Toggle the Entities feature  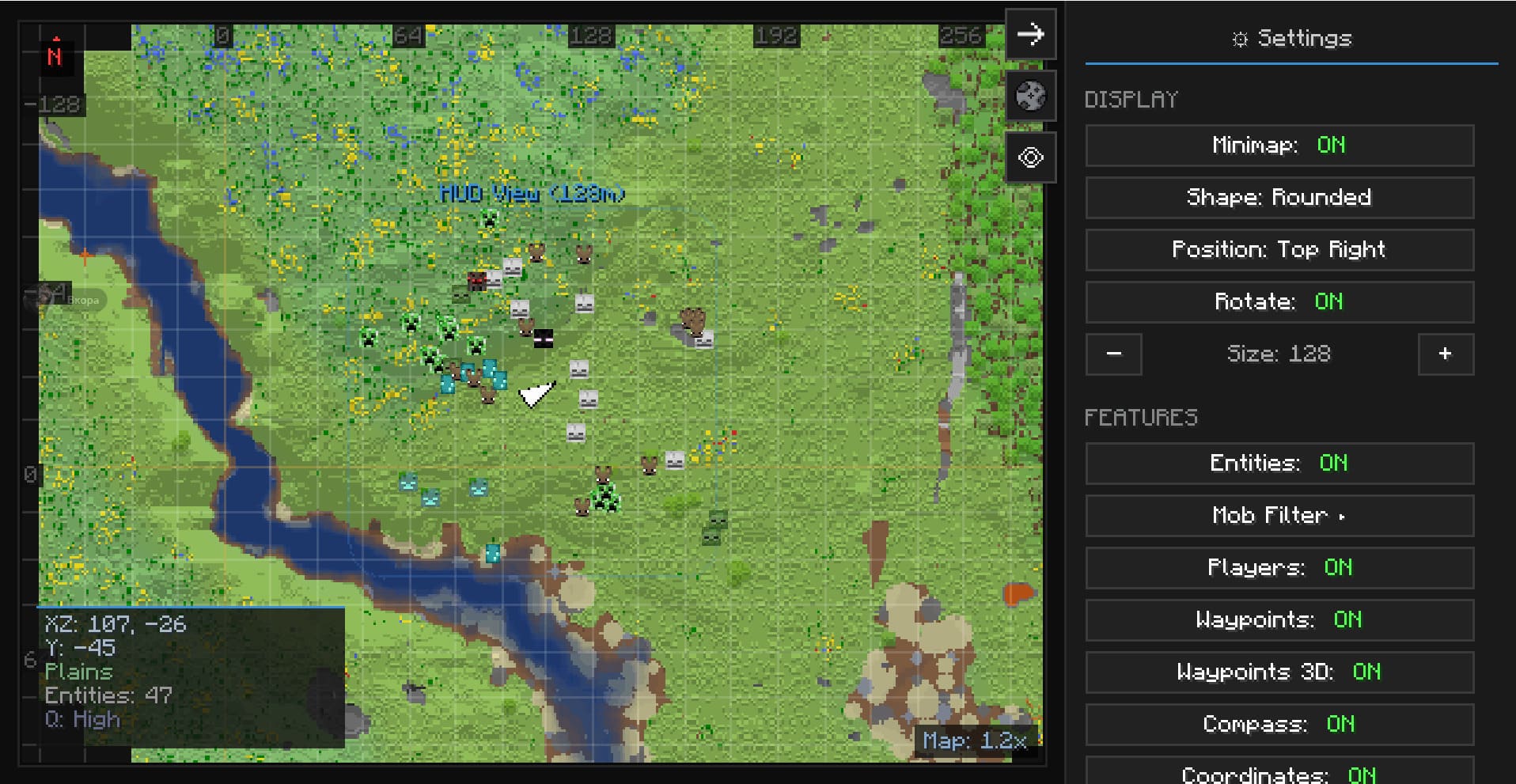[1279, 464]
